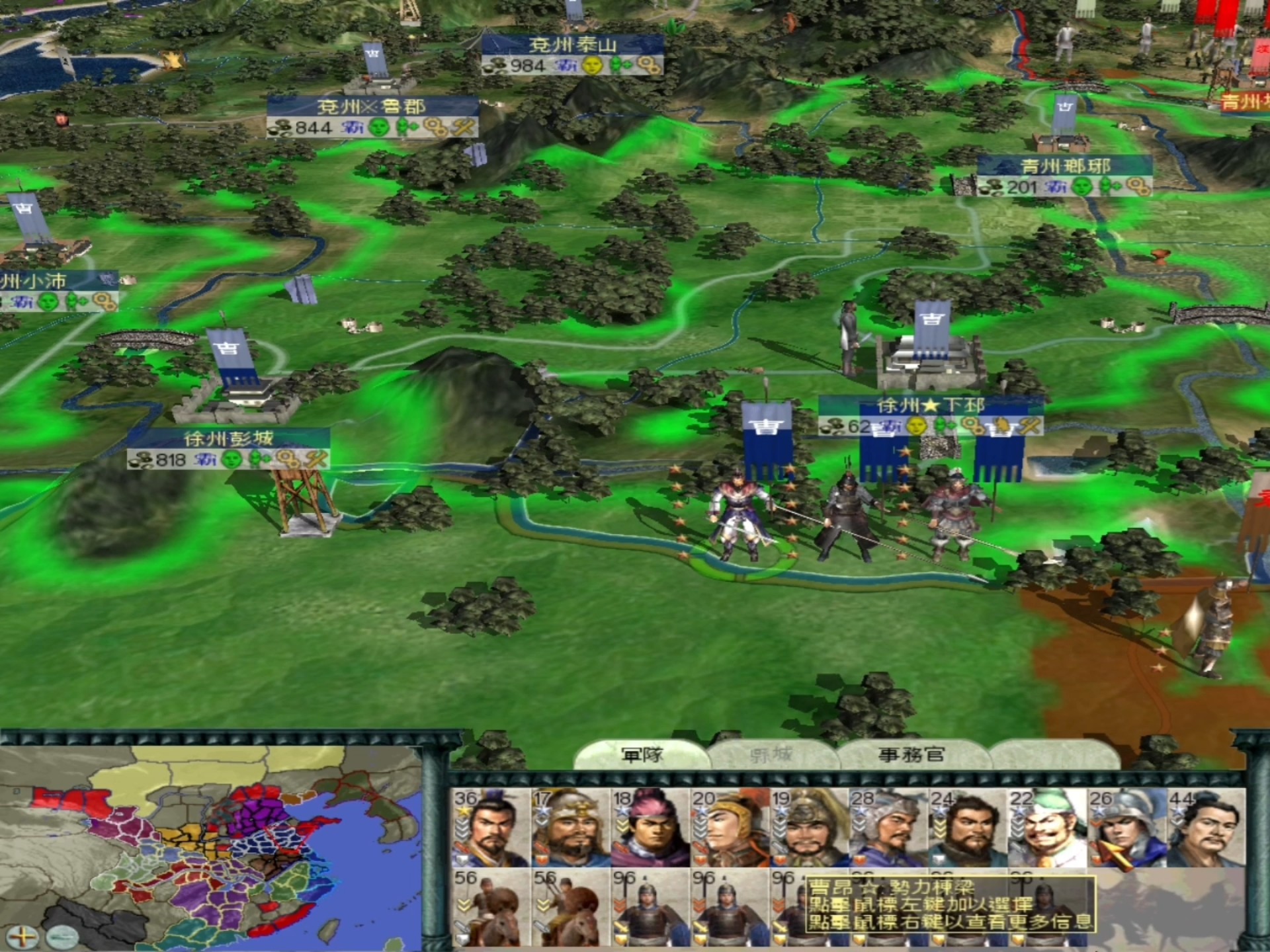Open the 事務官 agents tab
The image size is (1270, 952).
point(911,754)
